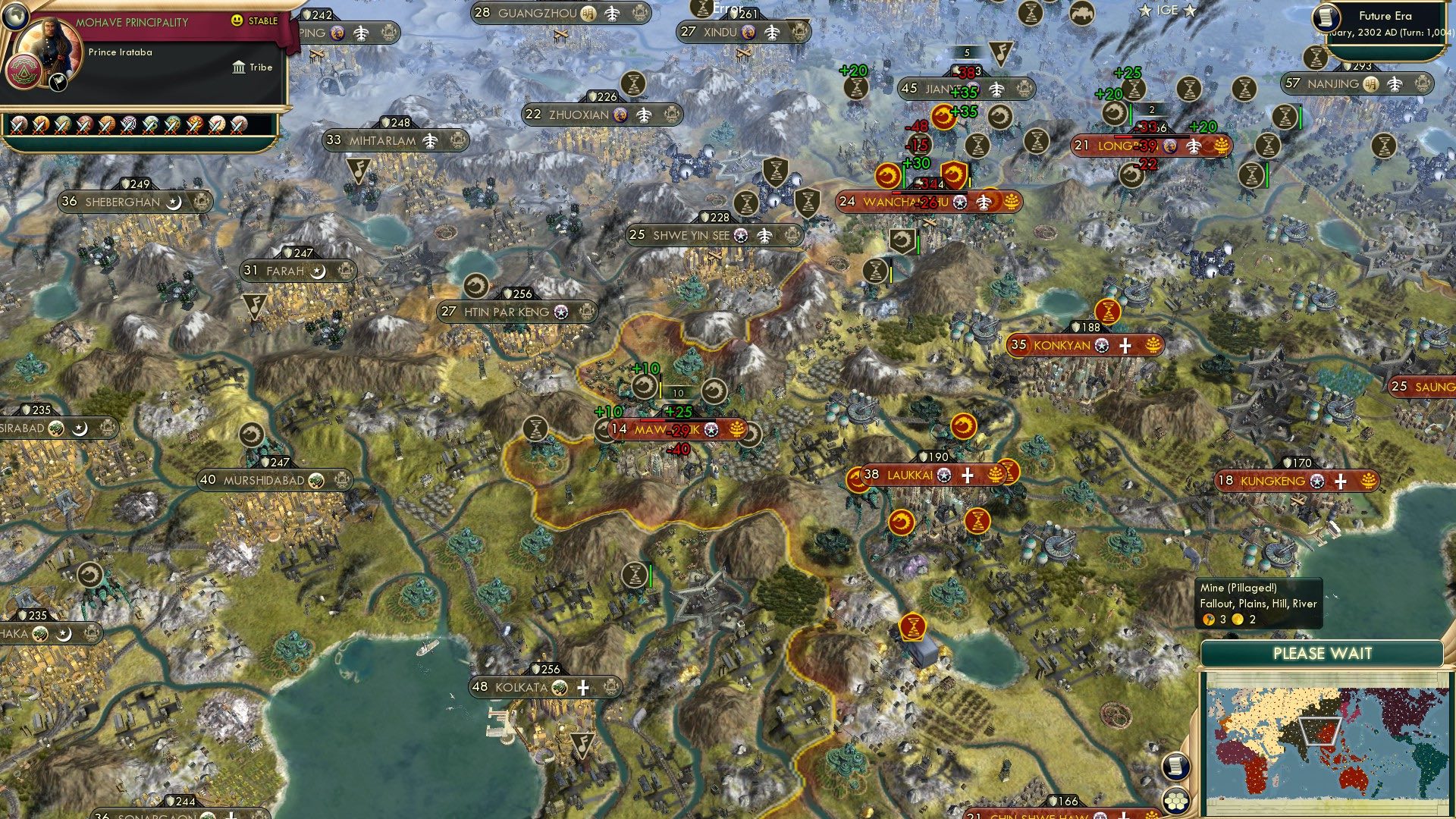Click the hammer production icon in the Mine tooltip
Image resolution: width=1456 pixels, height=819 pixels.
click(1210, 619)
